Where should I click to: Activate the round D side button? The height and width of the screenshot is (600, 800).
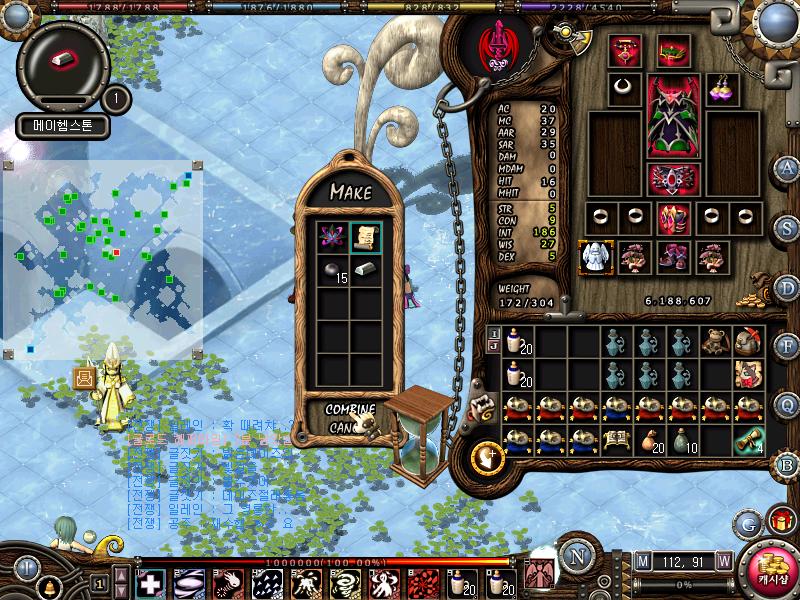pyautogui.click(x=787, y=288)
